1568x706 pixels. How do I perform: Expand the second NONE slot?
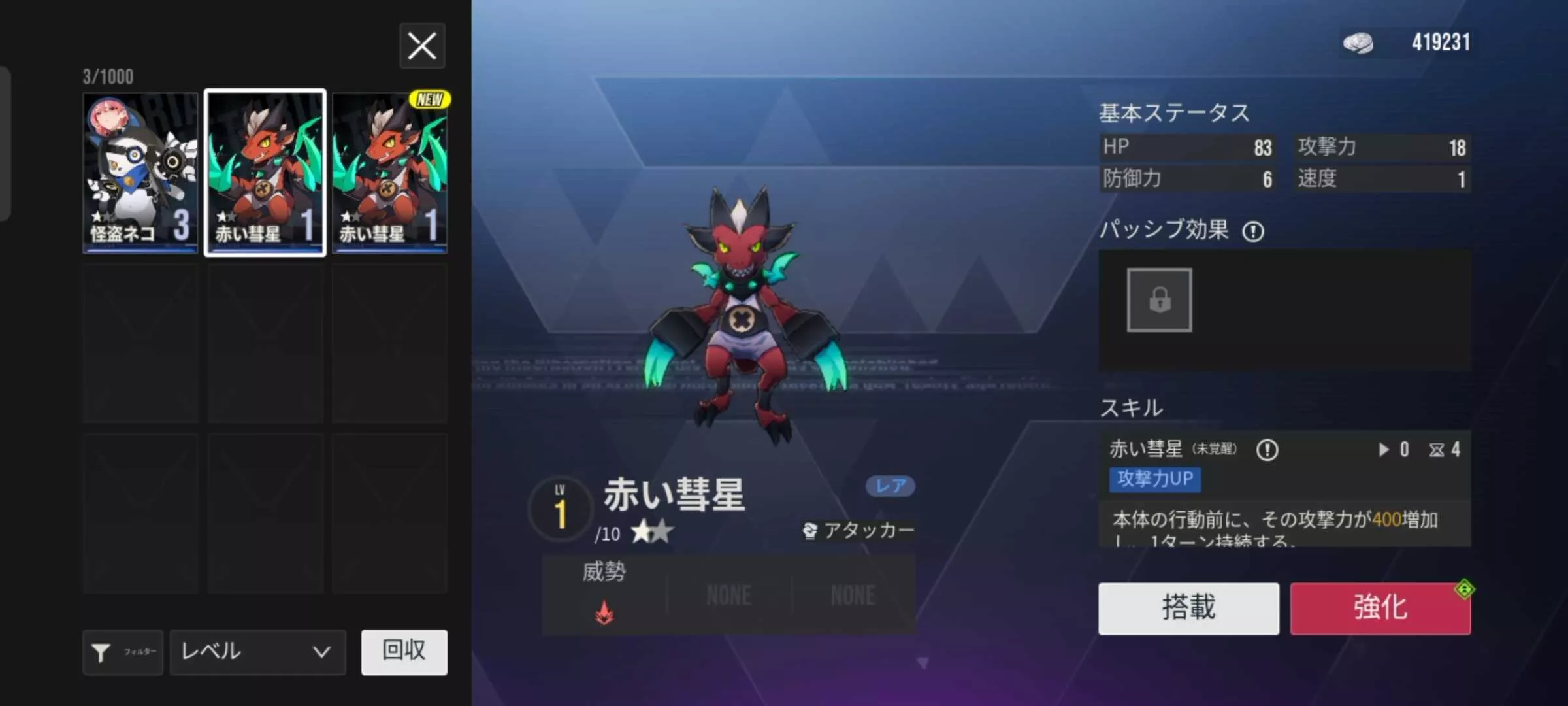852,595
